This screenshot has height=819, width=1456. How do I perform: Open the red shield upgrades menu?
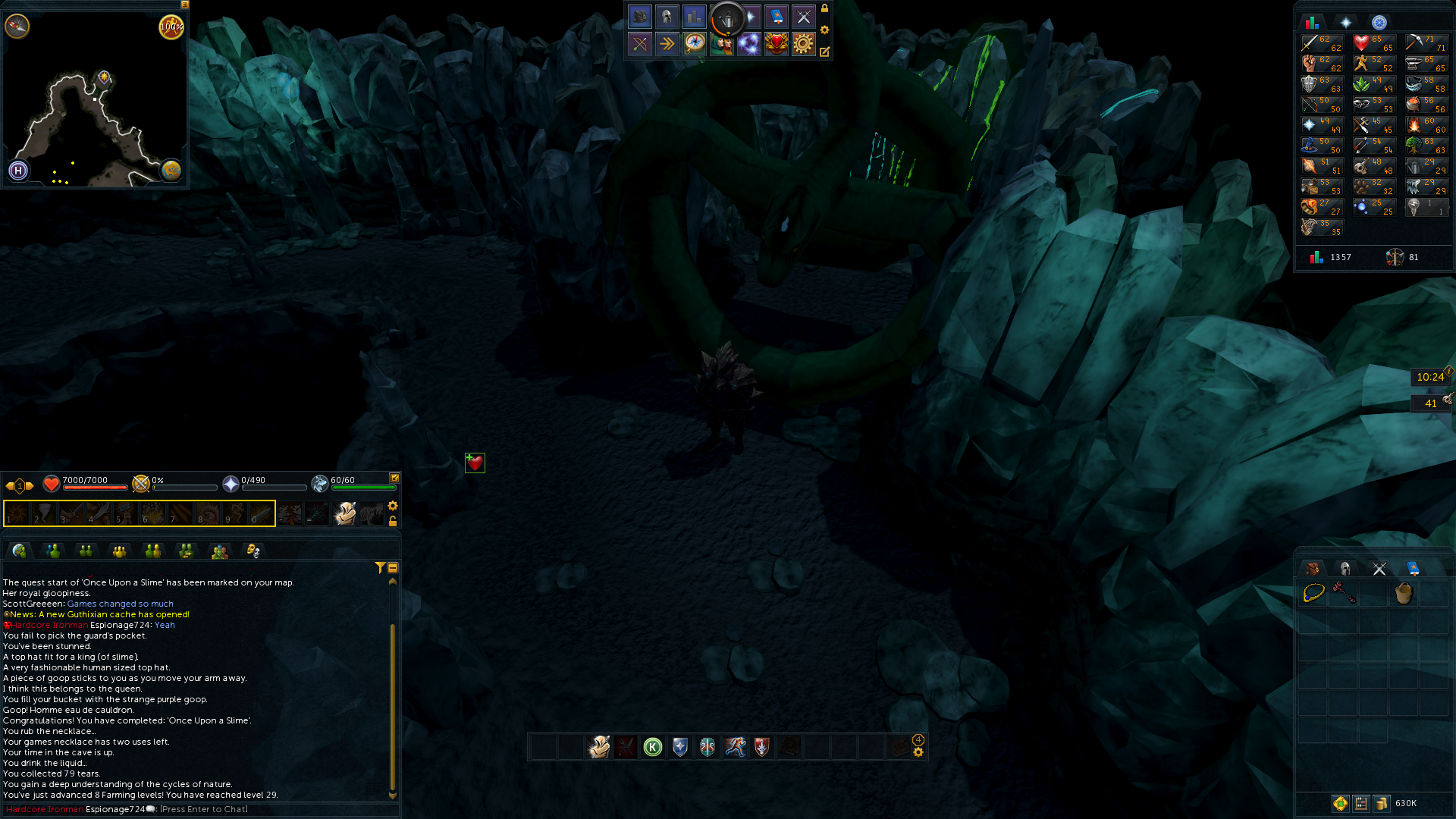(x=776, y=44)
